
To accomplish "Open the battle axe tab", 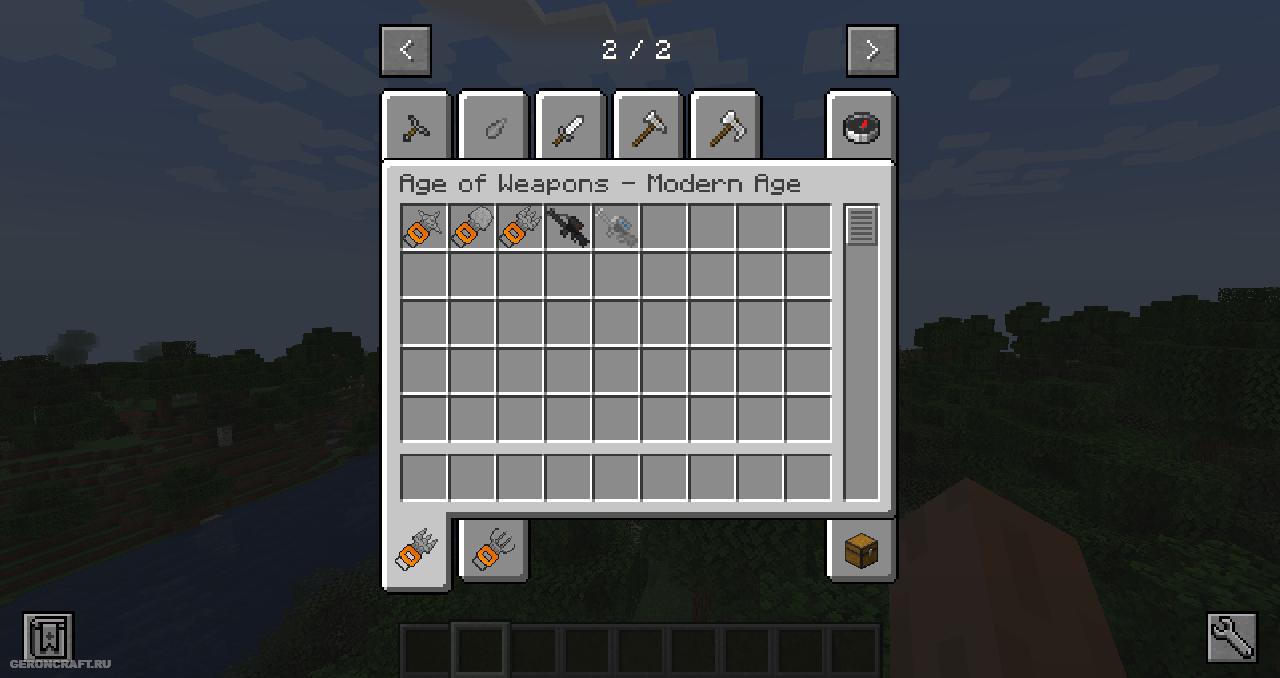I will point(727,128).
